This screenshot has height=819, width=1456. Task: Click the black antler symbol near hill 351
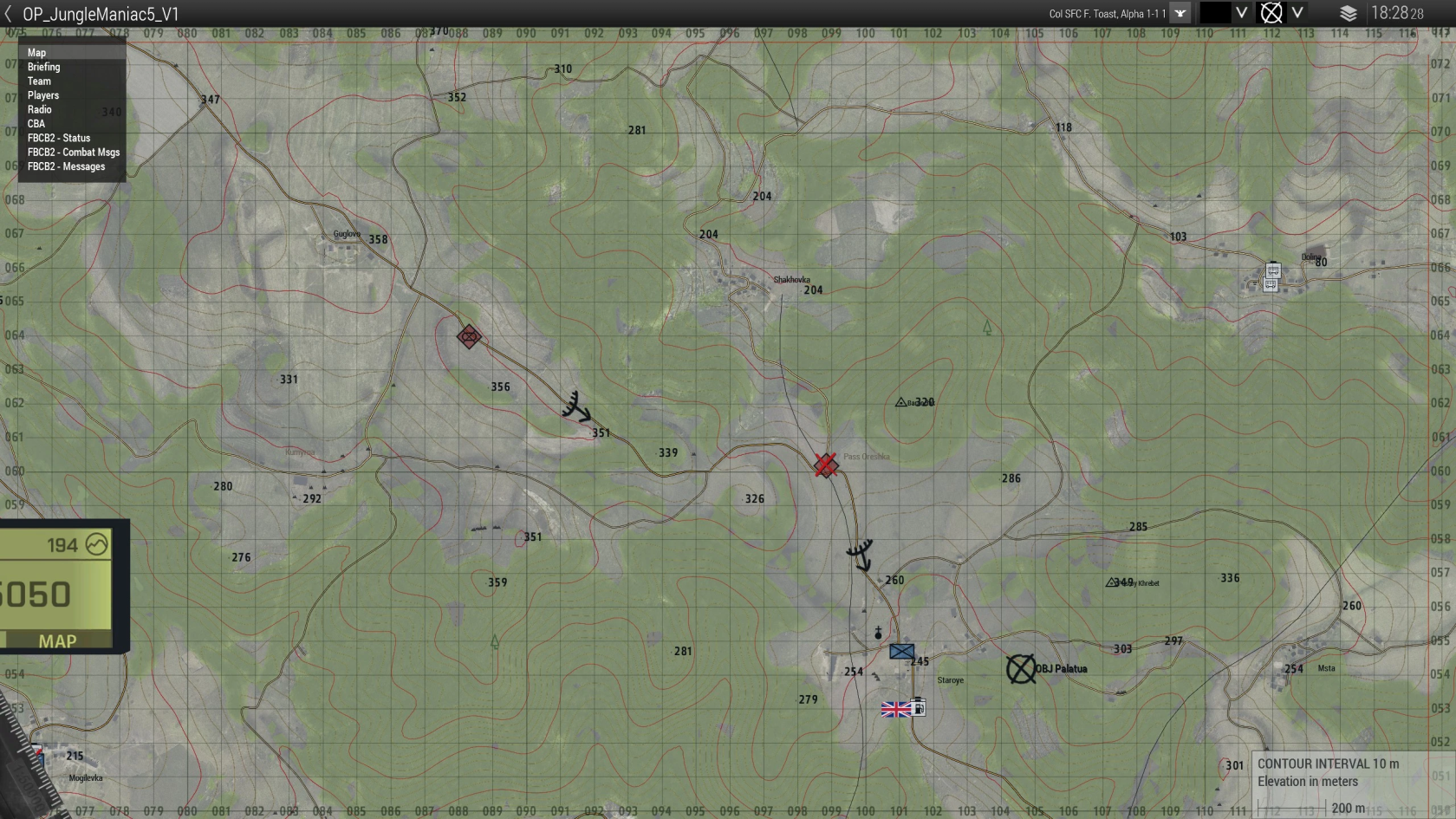click(575, 406)
